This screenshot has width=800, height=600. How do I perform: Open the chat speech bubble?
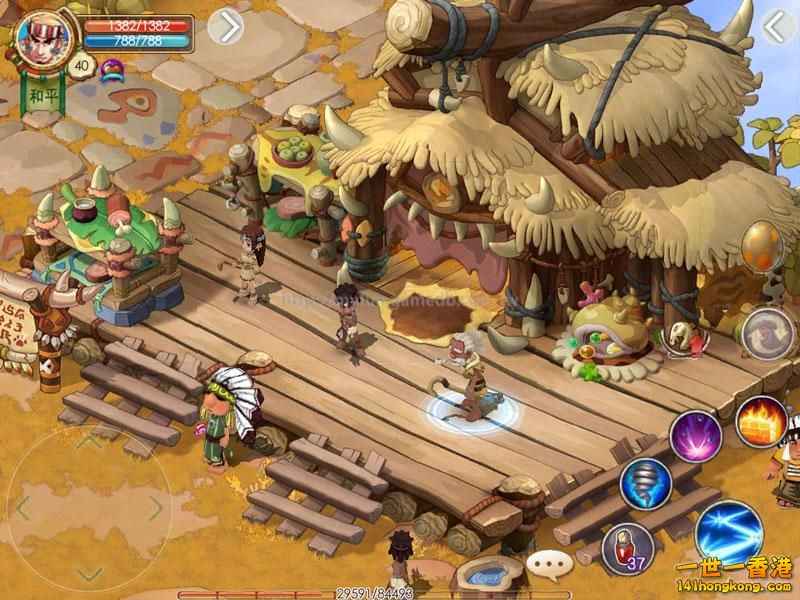click(x=549, y=563)
